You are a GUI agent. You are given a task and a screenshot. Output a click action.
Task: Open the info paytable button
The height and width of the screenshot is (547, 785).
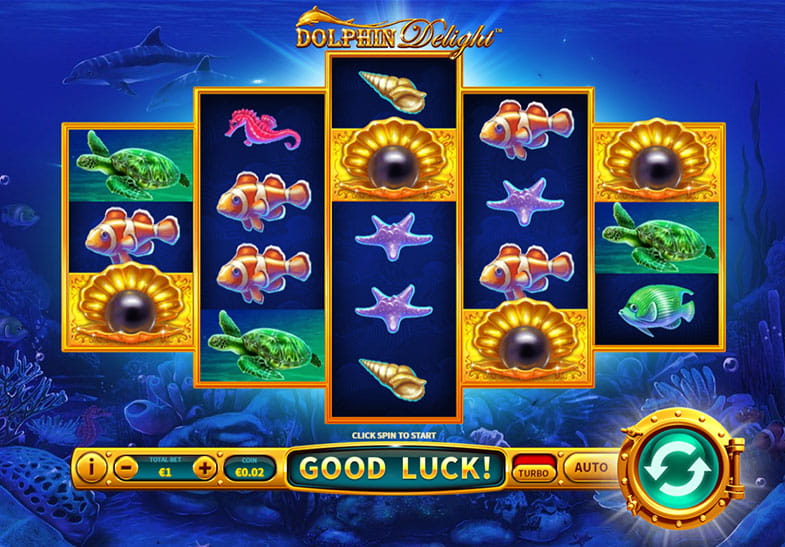tap(91, 467)
